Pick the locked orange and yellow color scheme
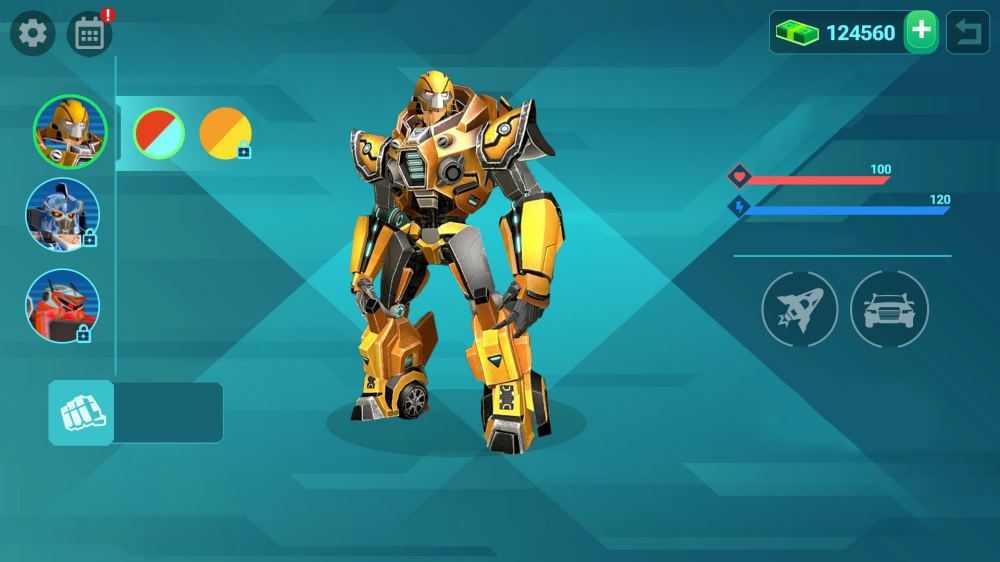Viewport: 1000px width, 562px height. tap(225, 134)
